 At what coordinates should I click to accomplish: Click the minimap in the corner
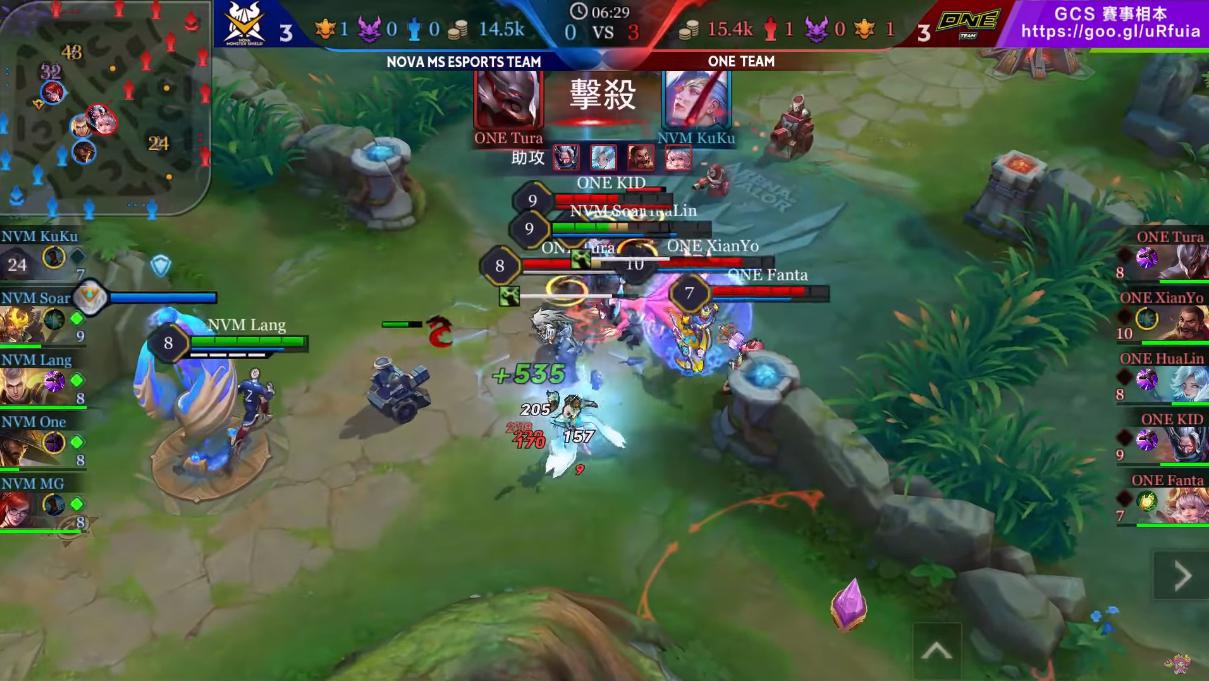coord(105,107)
